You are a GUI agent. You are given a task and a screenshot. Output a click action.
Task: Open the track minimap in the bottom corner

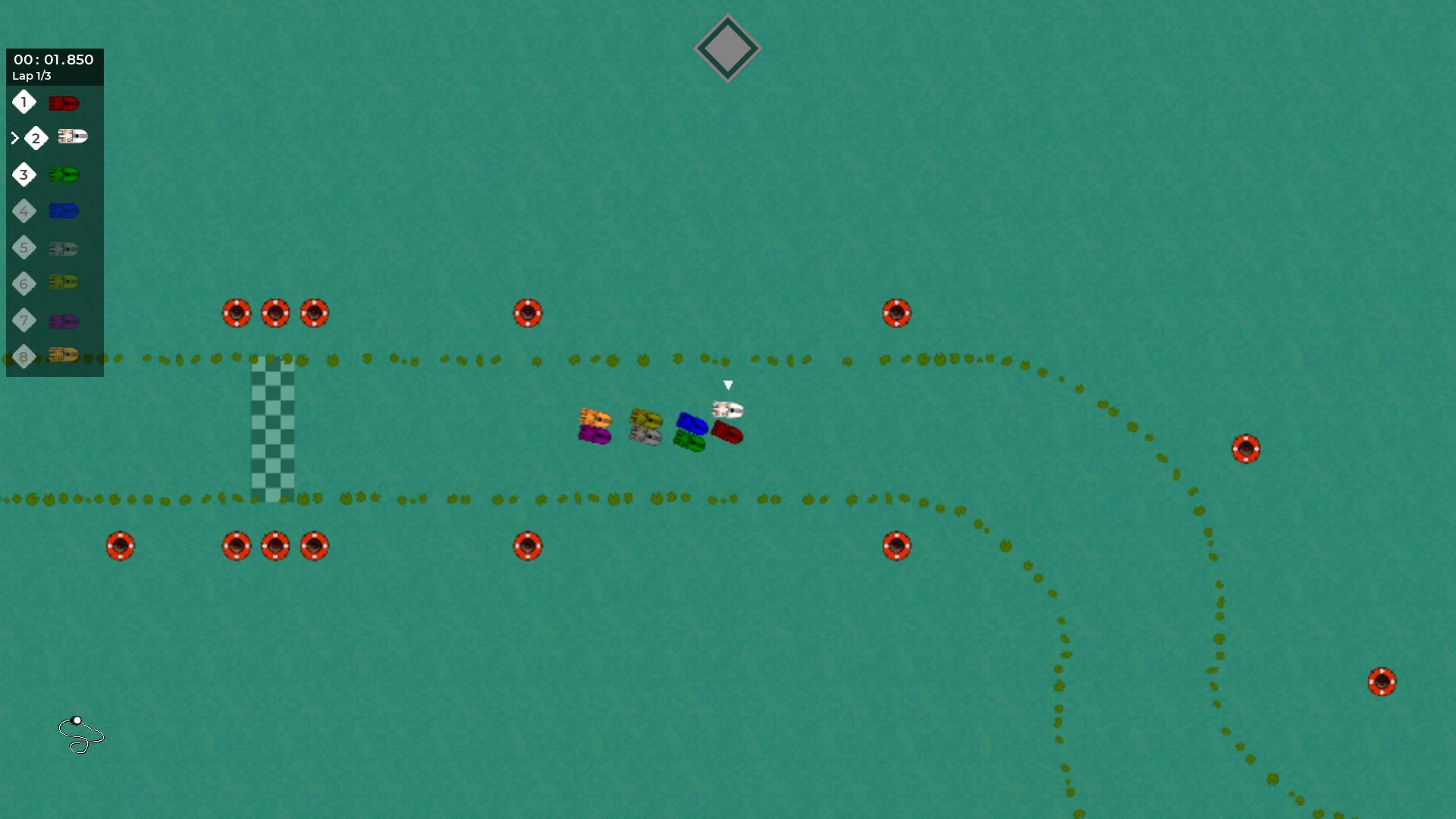point(82,734)
